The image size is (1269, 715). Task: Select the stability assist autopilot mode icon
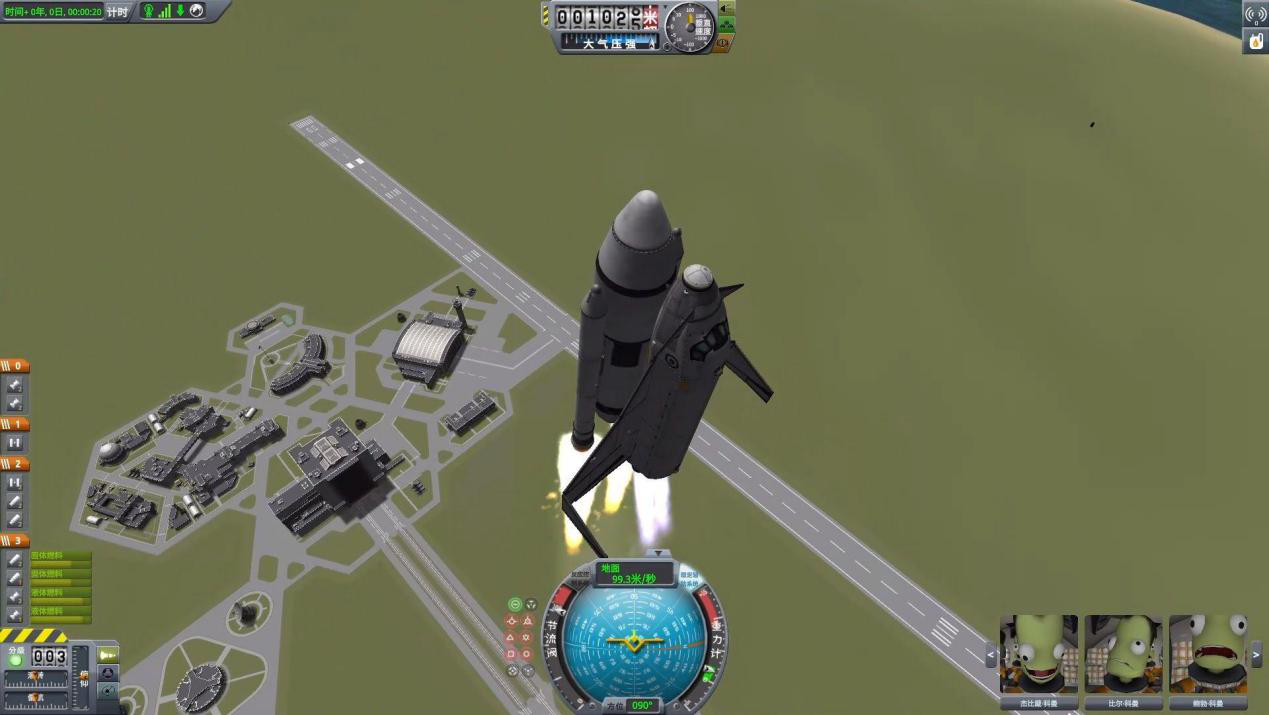pos(515,605)
